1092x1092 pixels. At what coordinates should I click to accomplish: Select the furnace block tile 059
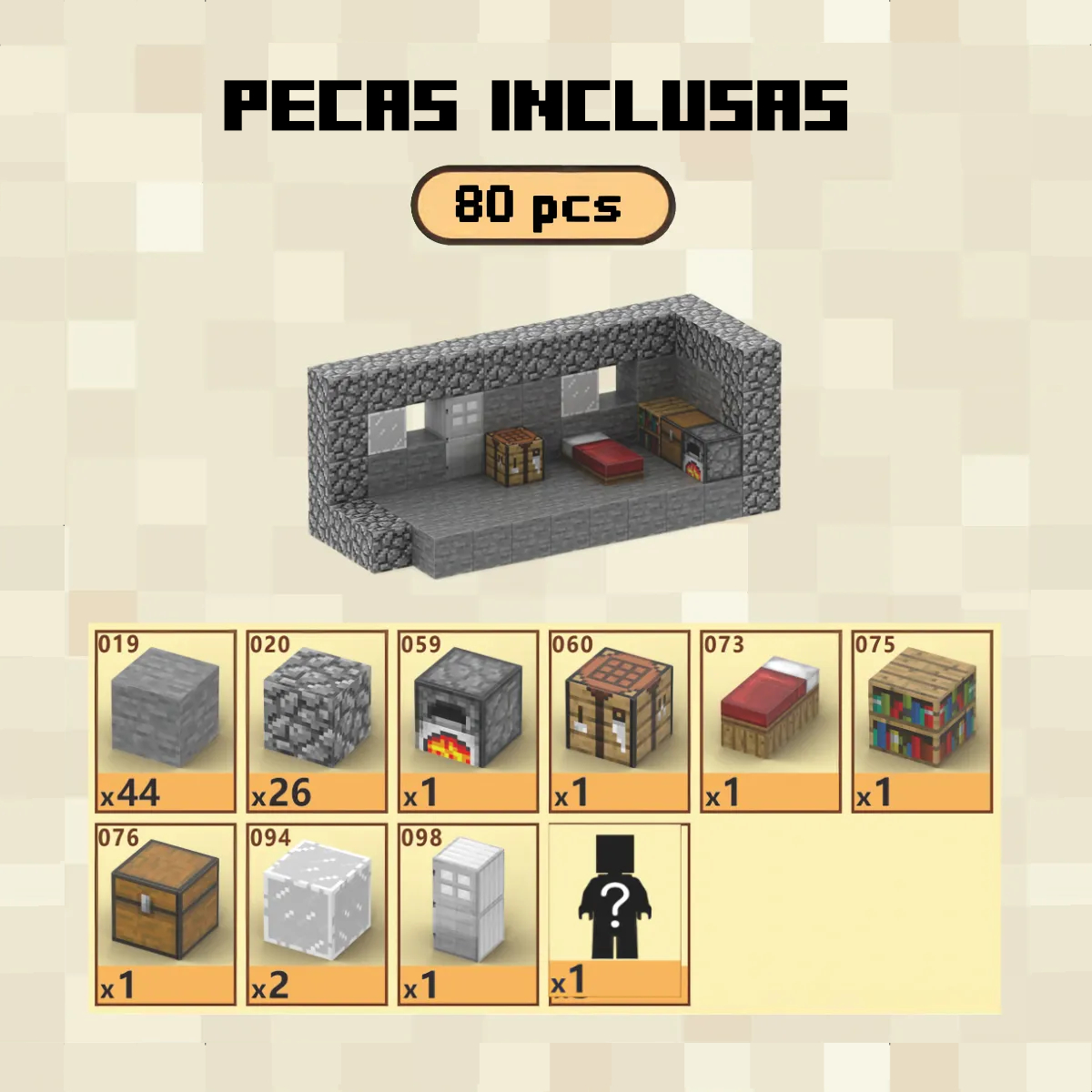tap(468, 720)
